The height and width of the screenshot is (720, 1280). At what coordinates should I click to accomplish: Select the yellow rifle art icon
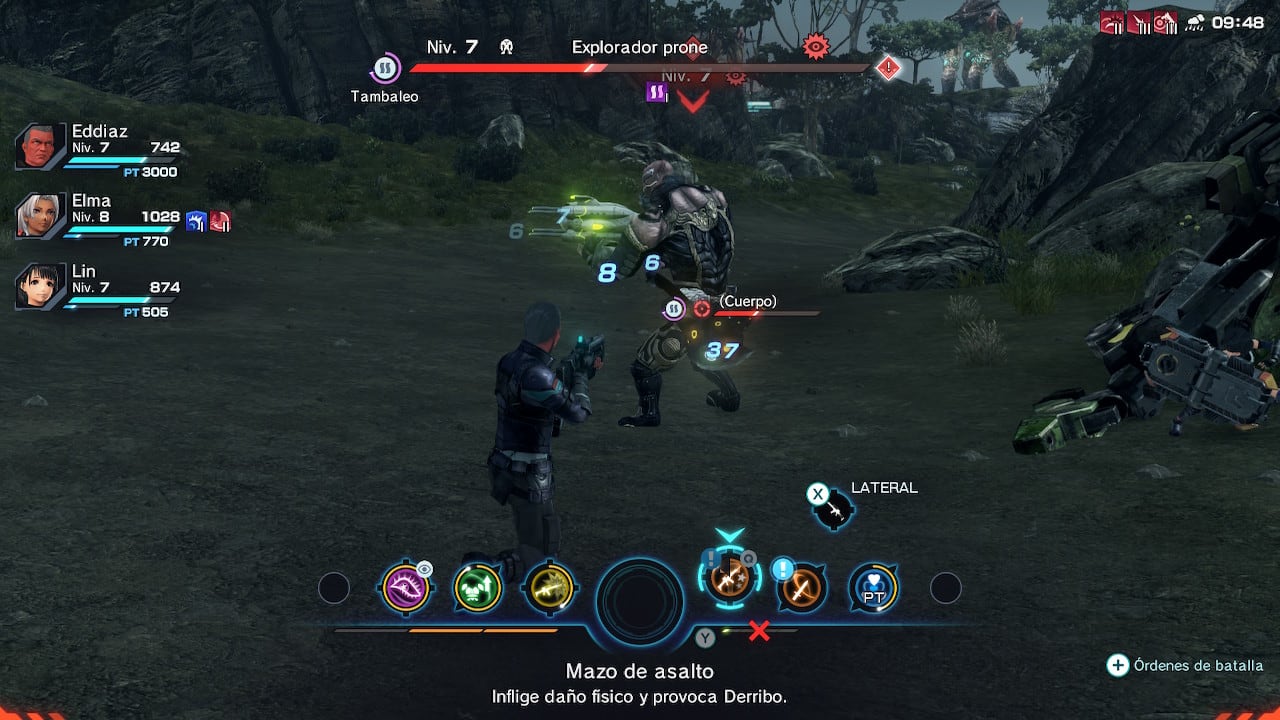pyautogui.click(x=549, y=588)
